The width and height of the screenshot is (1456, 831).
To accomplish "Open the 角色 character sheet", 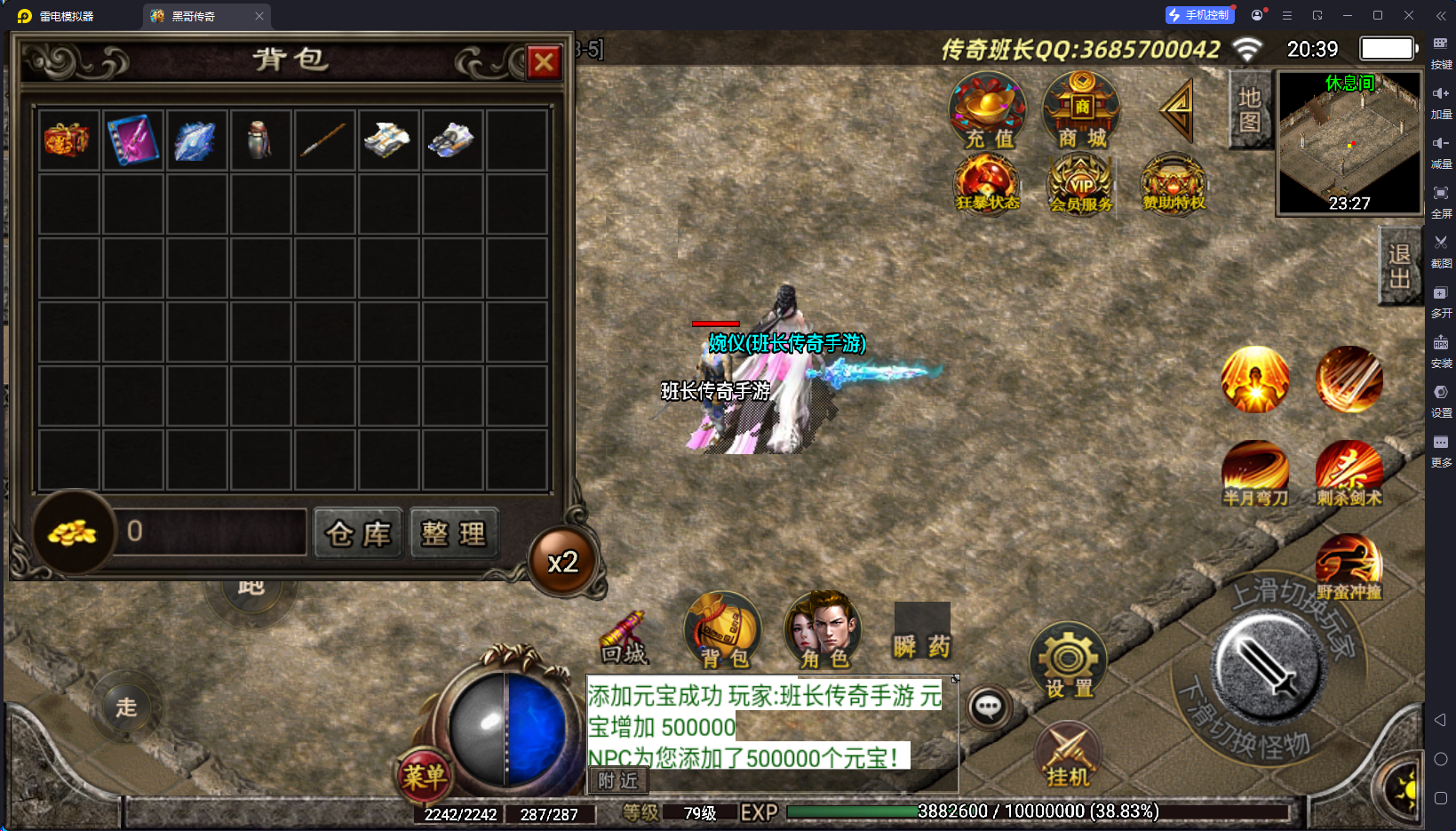I will tap(823, 630).
